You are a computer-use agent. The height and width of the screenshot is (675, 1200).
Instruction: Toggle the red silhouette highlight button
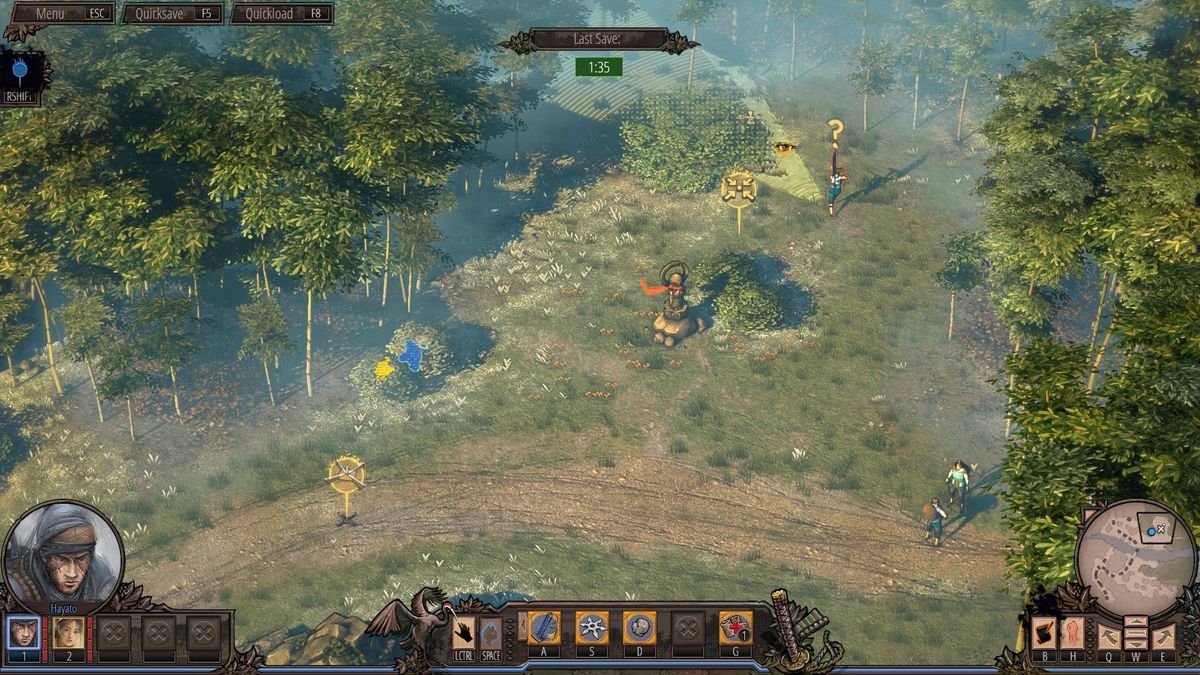click(1072, 633)
